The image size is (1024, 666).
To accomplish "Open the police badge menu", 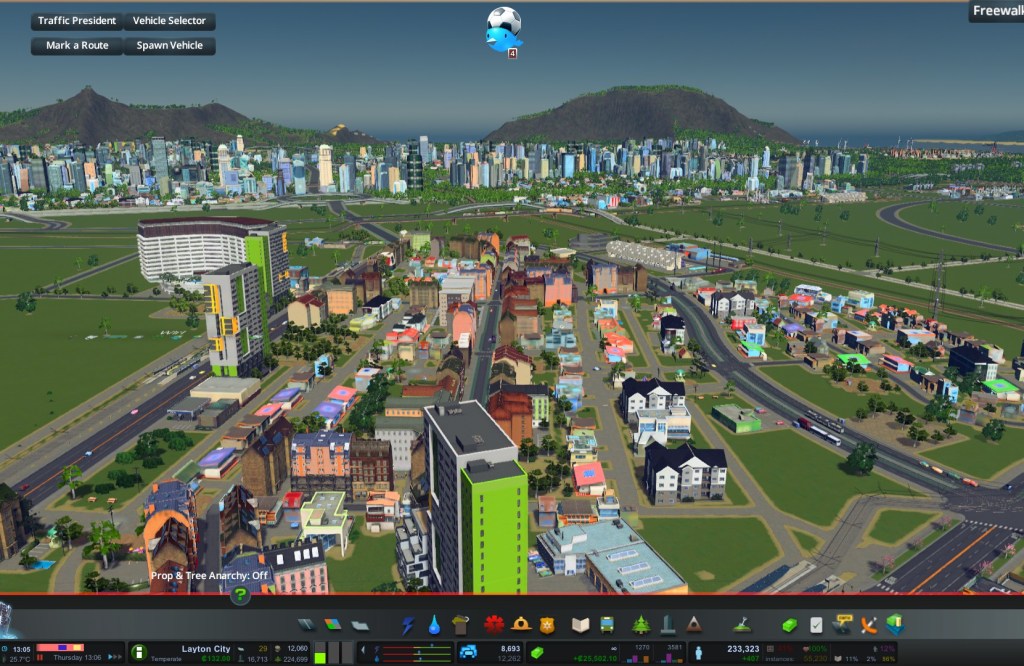I will (547, 625).
